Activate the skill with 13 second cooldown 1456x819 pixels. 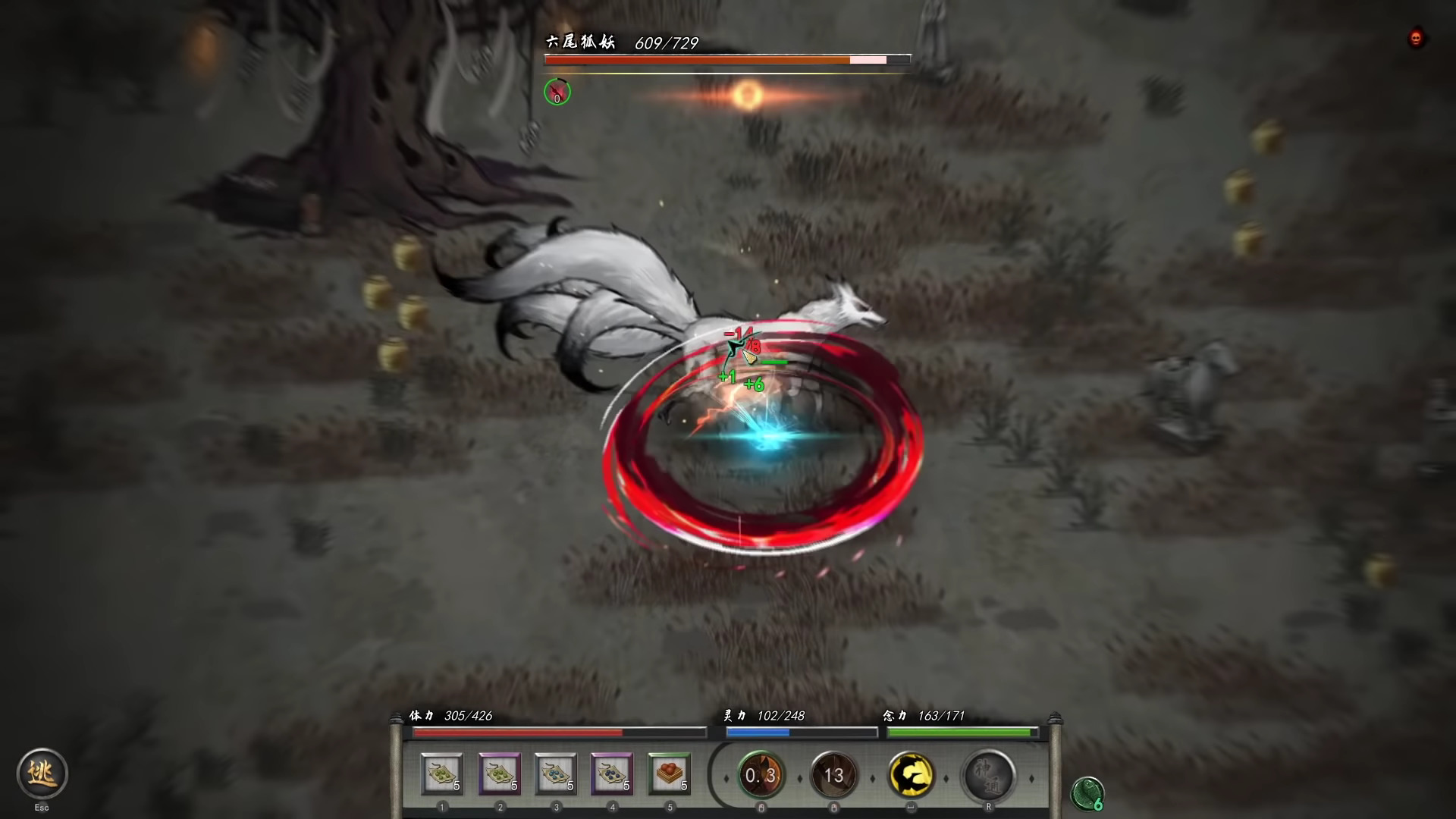[834, 776]
